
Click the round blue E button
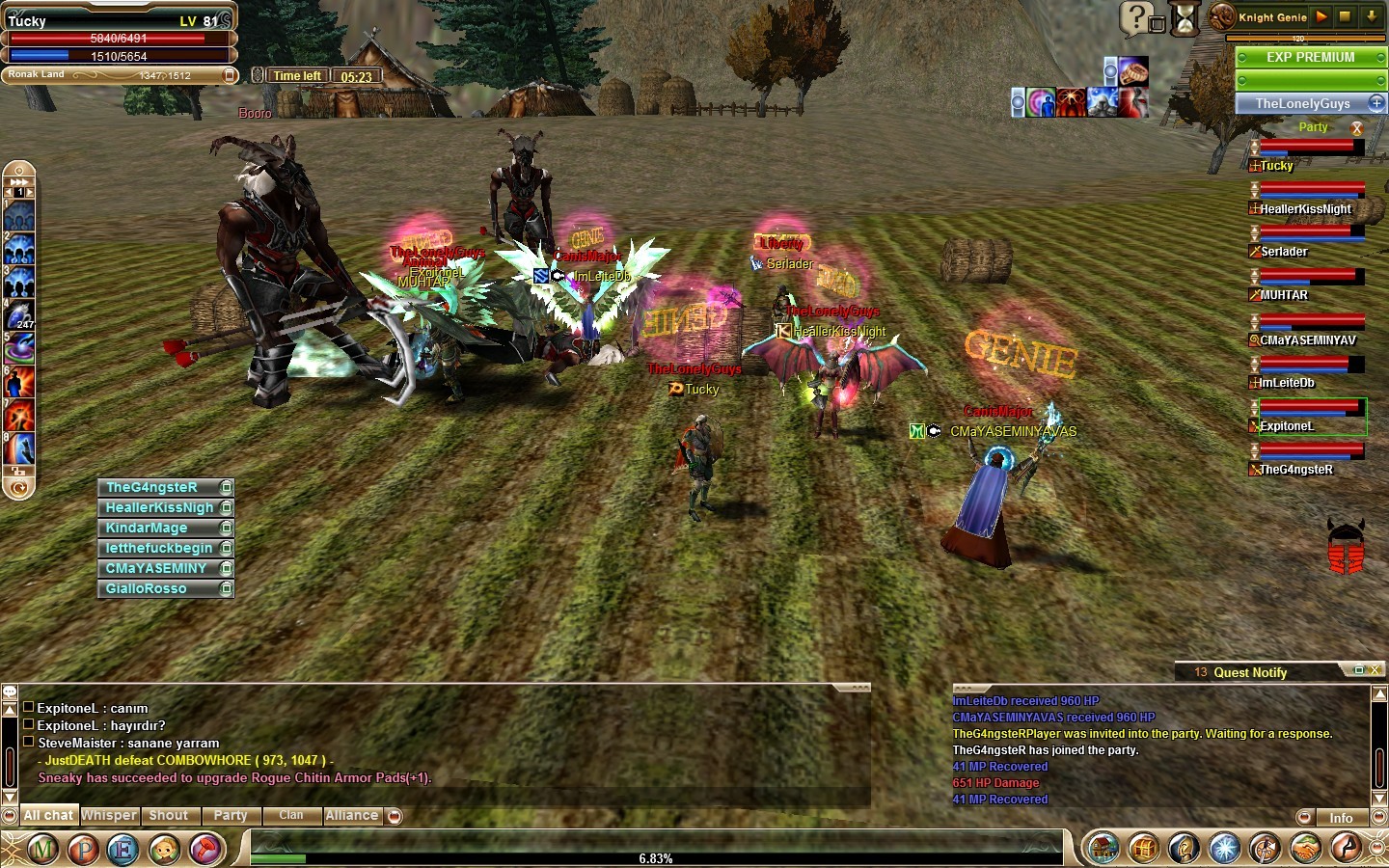pos(123,850)
